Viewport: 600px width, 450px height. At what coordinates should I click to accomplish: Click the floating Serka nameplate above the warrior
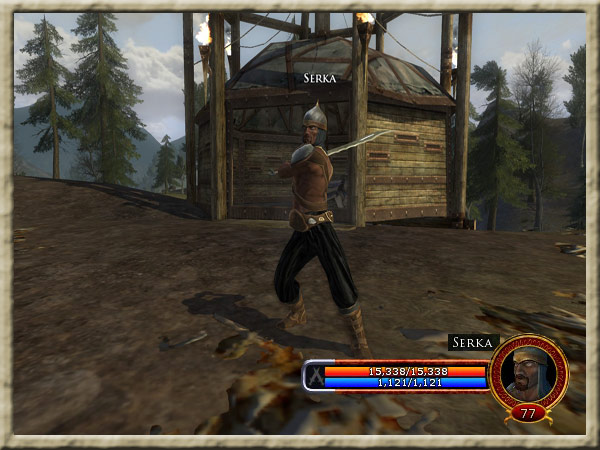(x=320, y=77)
